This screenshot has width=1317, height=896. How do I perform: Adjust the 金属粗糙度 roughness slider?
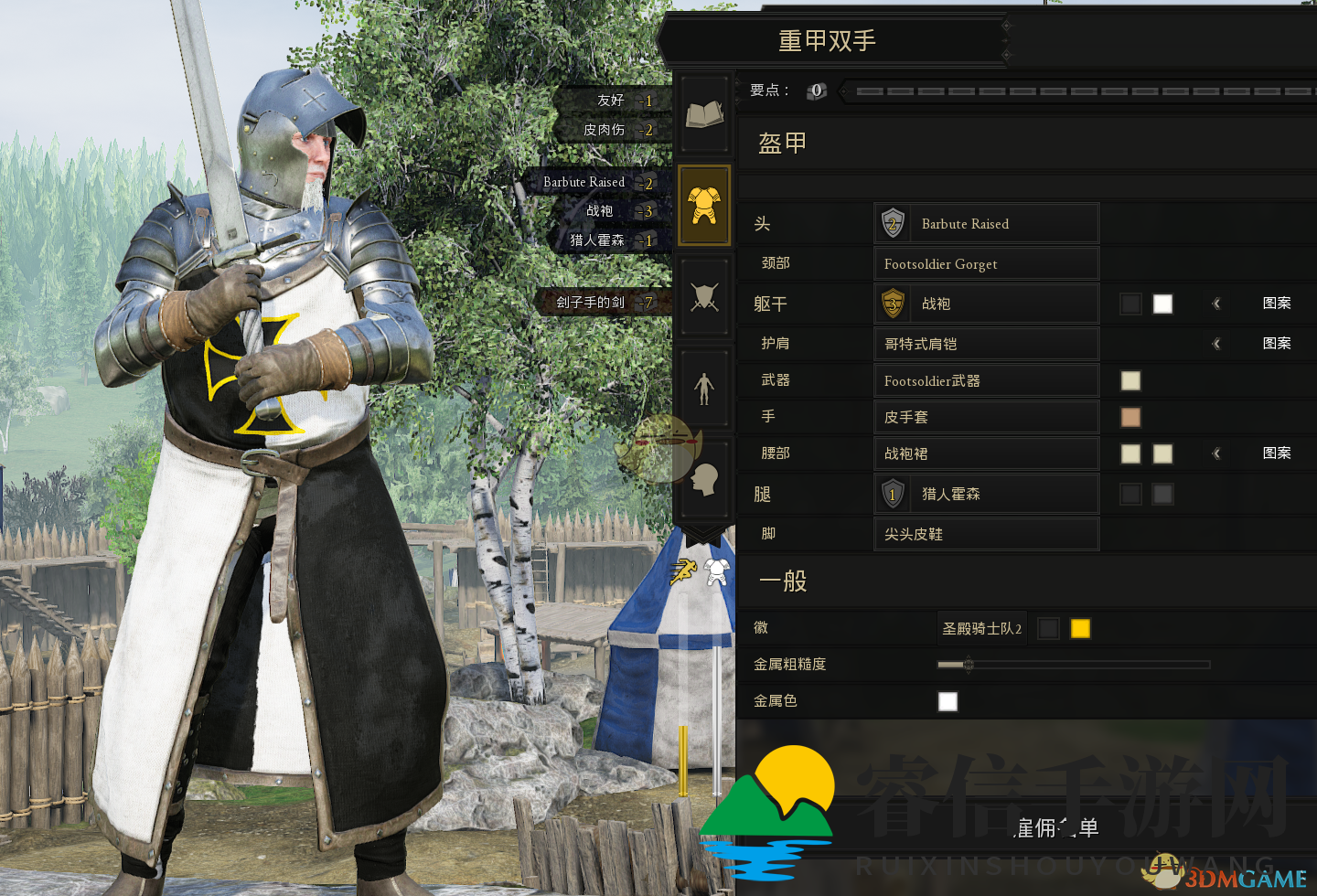pyautogui.click(x=967, y=665)
